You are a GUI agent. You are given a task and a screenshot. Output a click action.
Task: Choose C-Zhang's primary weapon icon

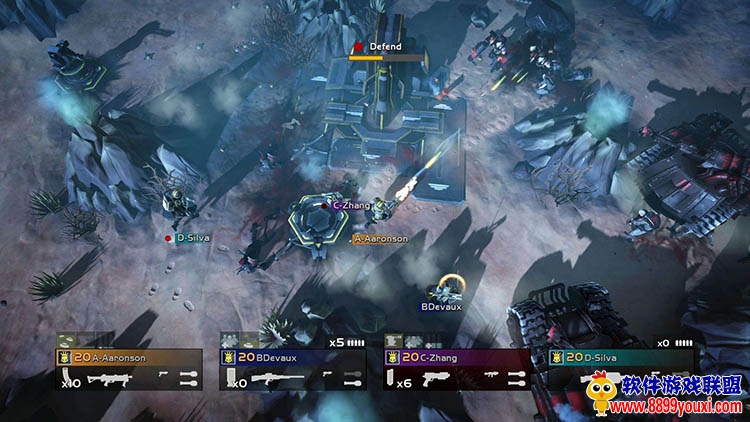click(x=437, y=380)
